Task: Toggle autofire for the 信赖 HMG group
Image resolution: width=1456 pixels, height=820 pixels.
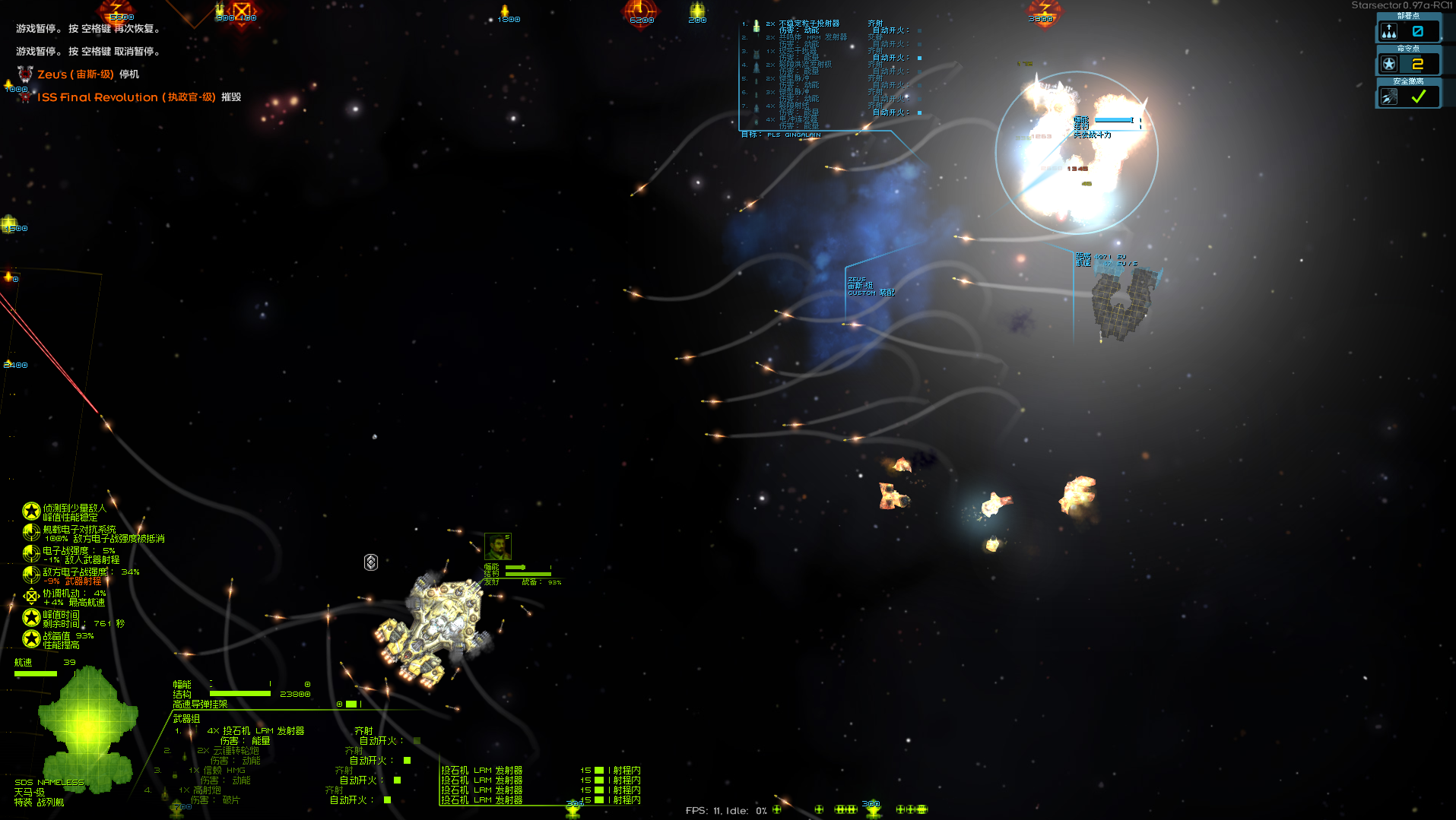Action: [x=398, y=780]
